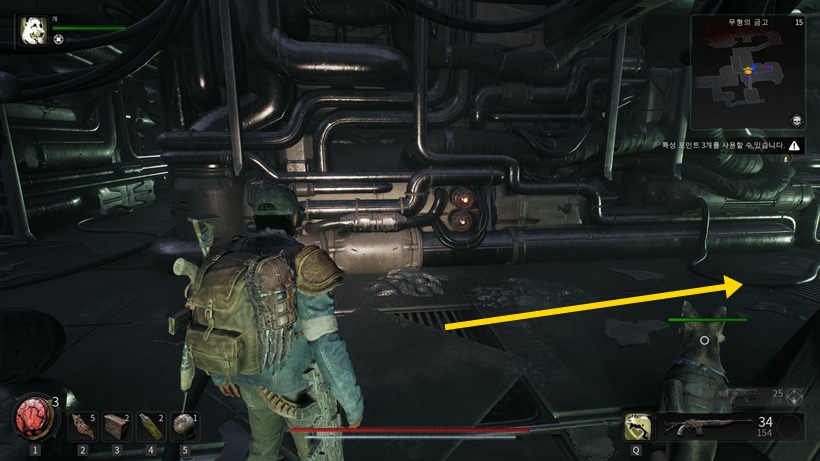Activate the yellow archetype skill icon
This screenshot has width=820, height=461.
tap(634, 426)
